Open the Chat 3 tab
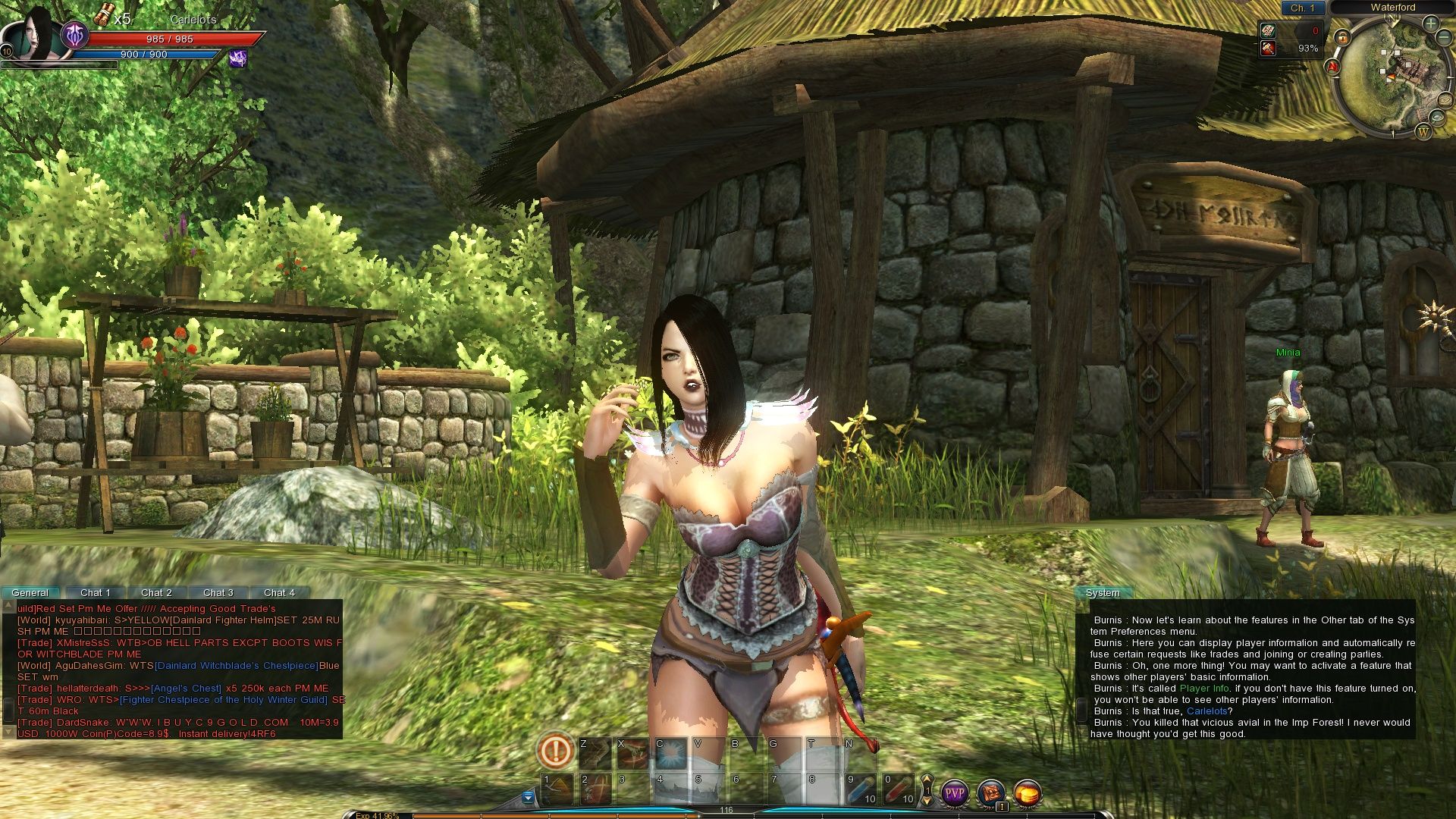The width and height of the screenshot is (1456, 819). pos(218,592)
